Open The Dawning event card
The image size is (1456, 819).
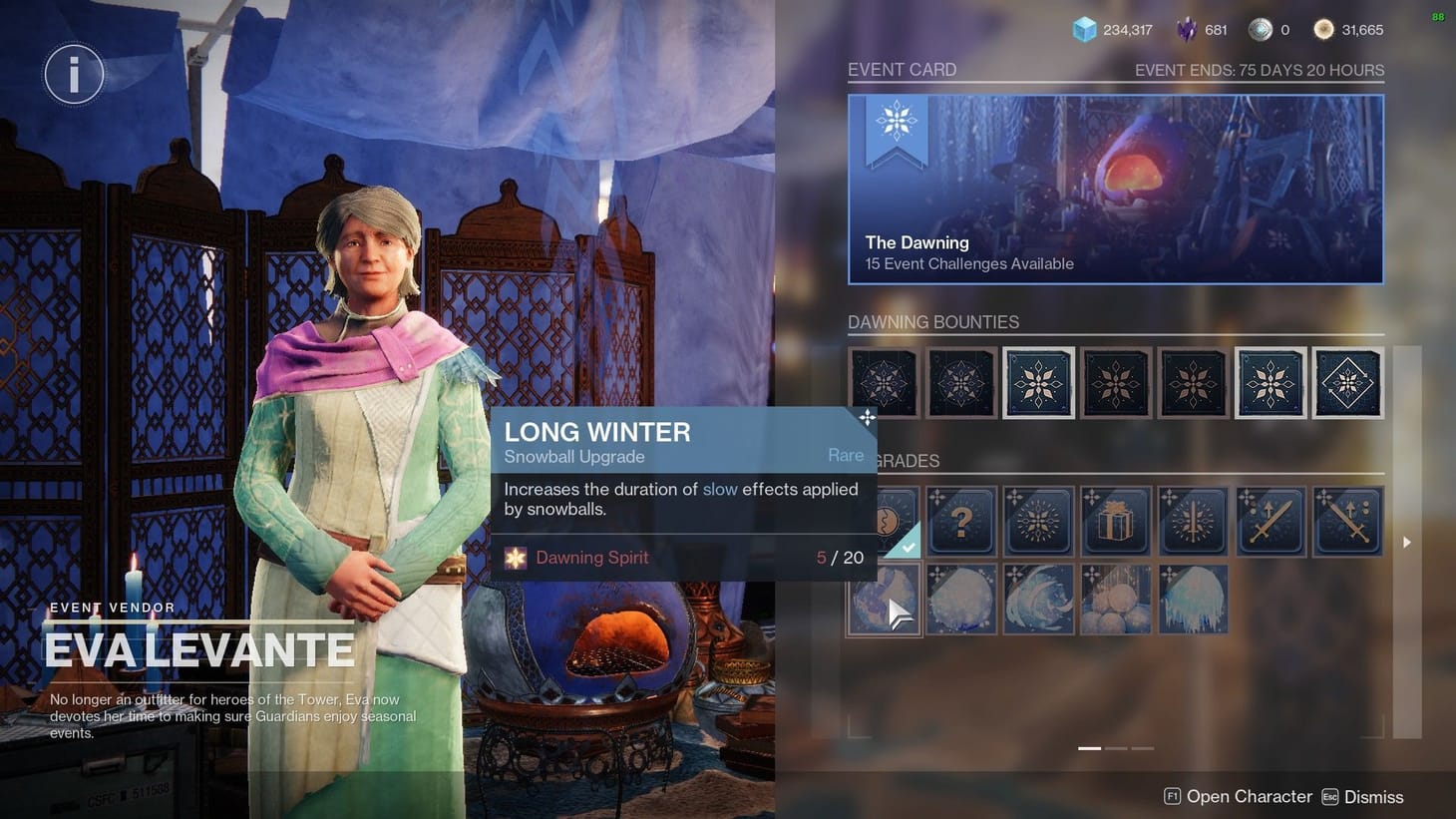(1115, 189)
